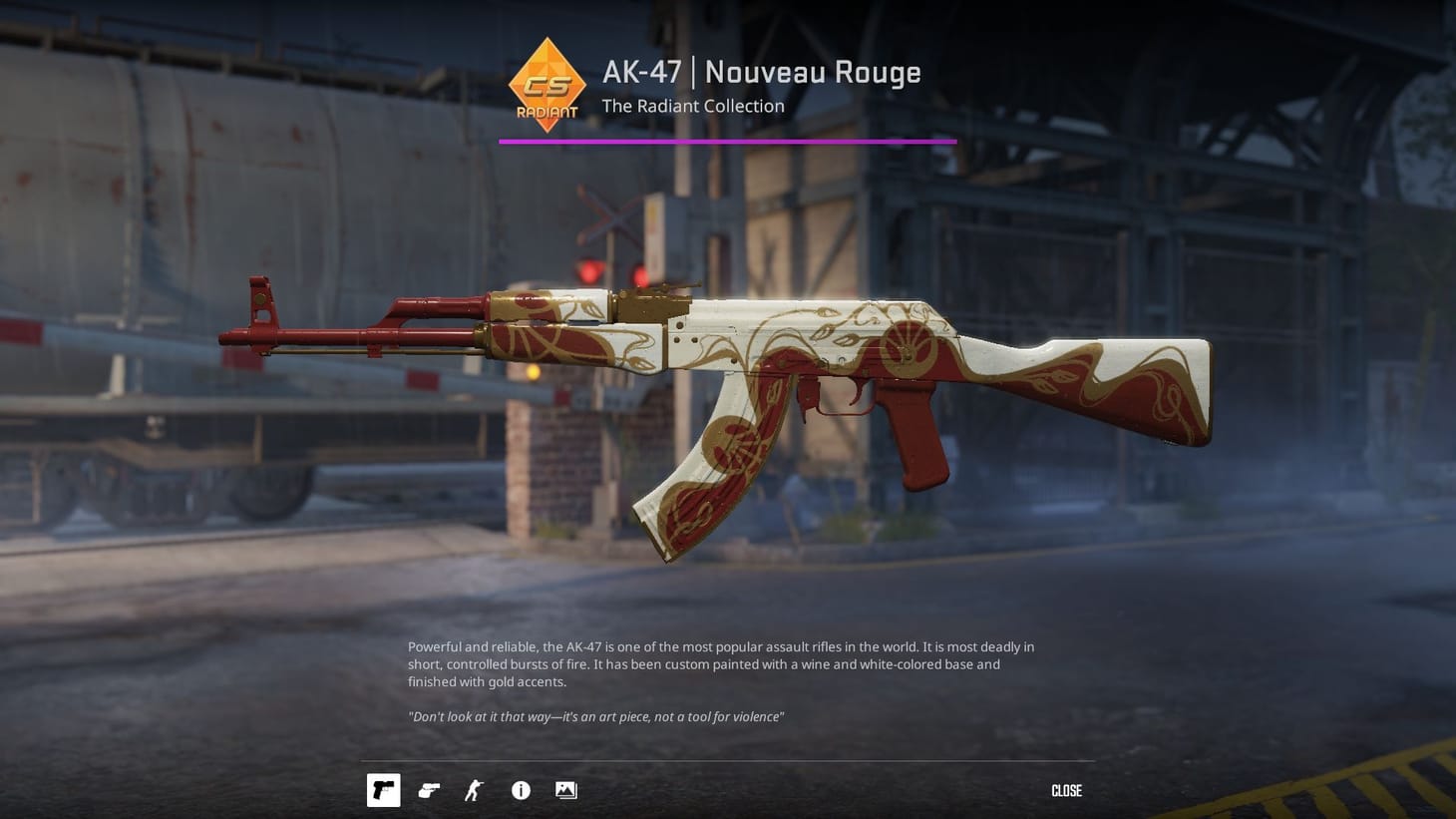Click the CLOSE button
This screenshot has height=819, width=1456.
tap(1066, 790)
